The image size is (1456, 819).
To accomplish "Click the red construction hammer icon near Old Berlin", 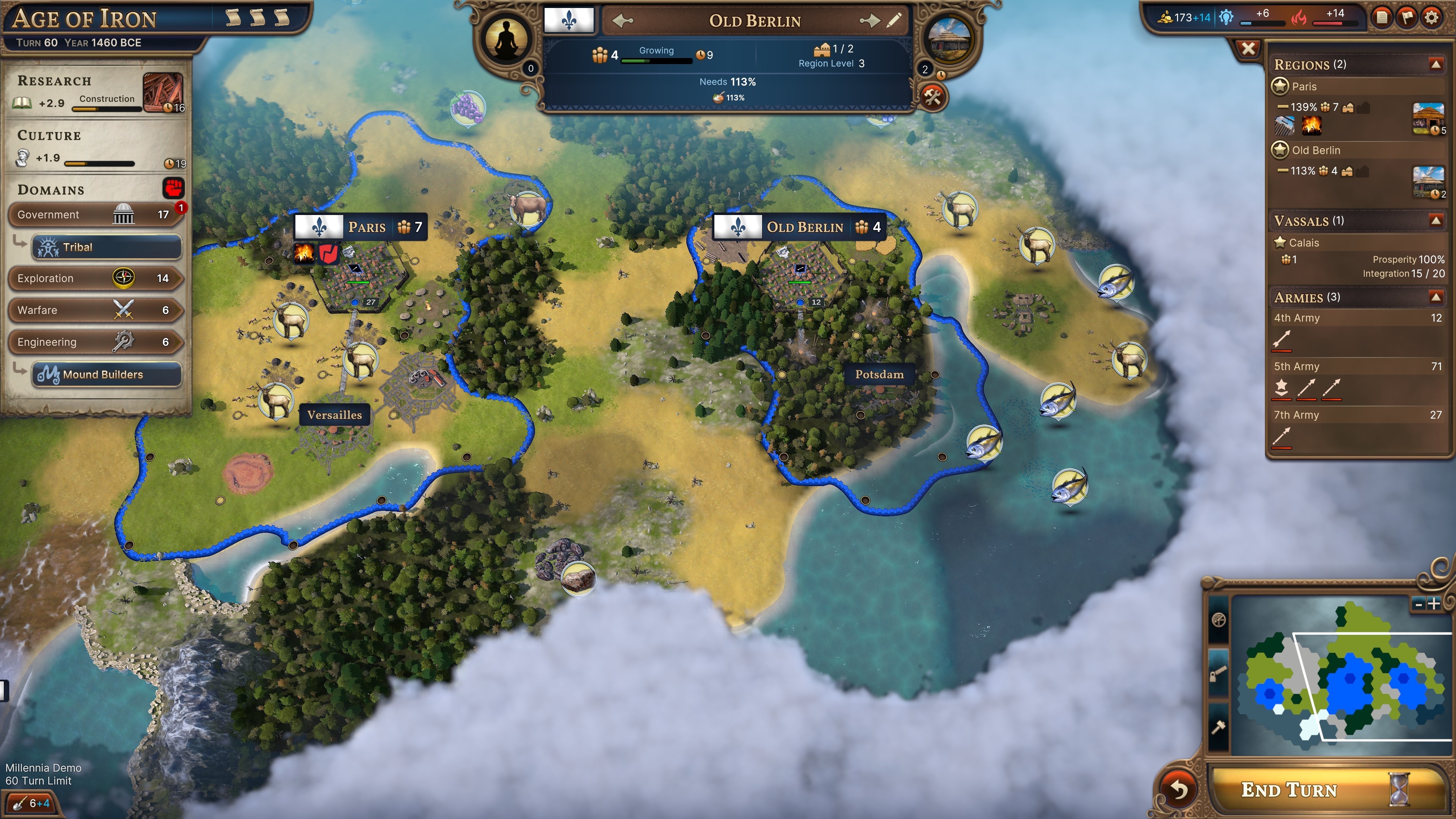I will click(933, 97).
